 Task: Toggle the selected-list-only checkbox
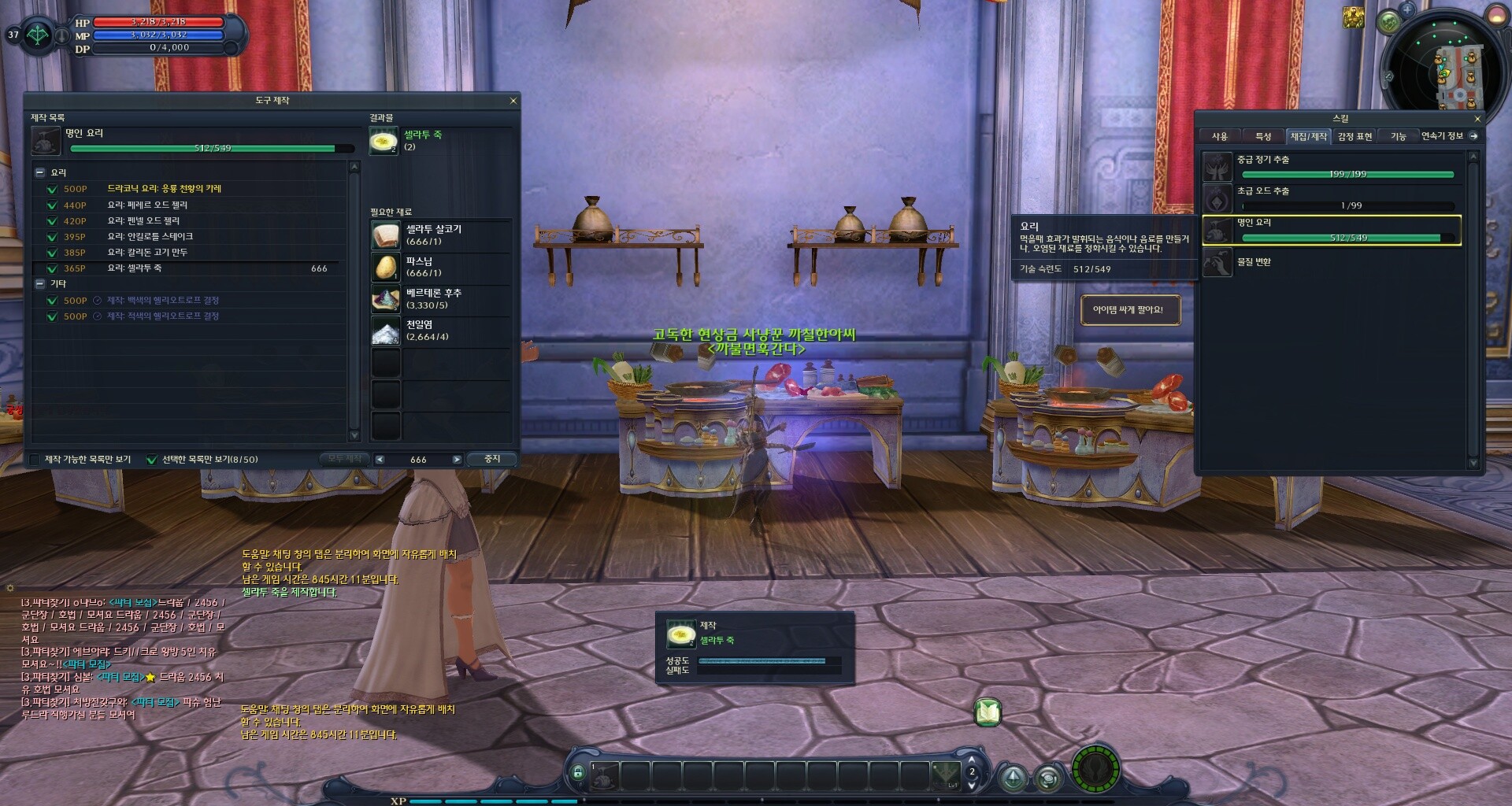pyautogui.click(x=152, y=460)
